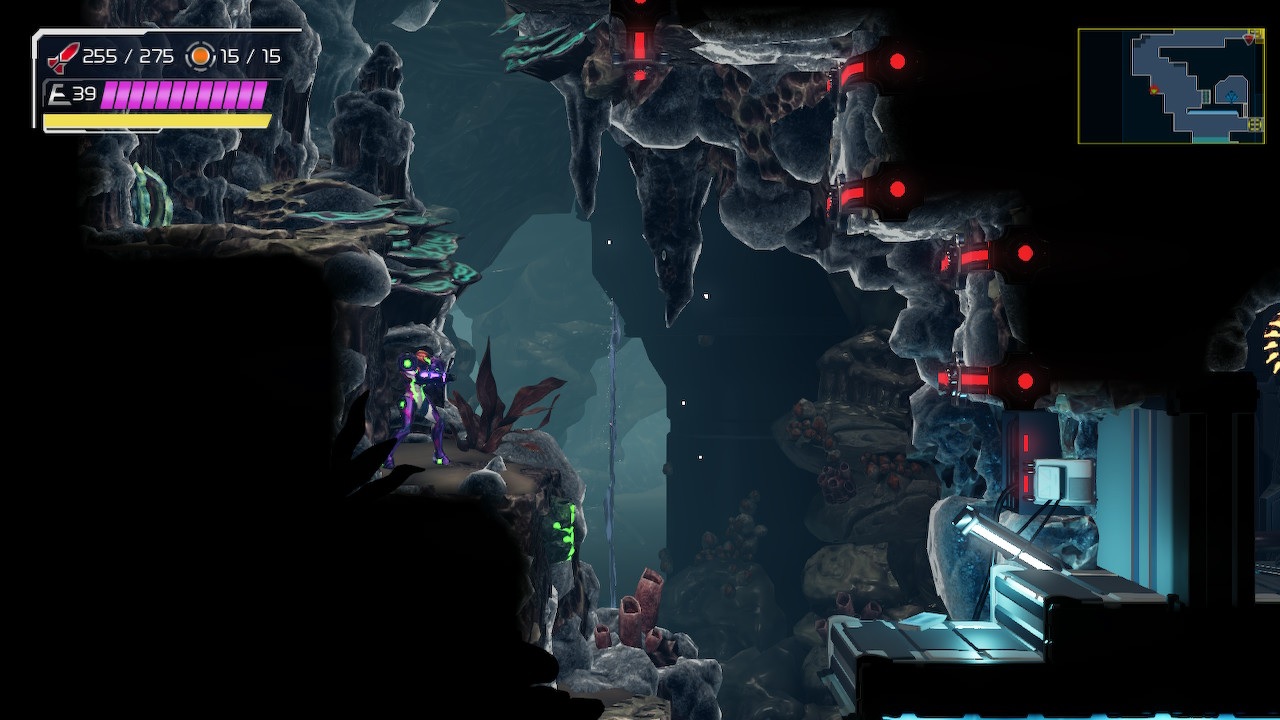Expand the missile count readout 255/275

pos(128,55)
